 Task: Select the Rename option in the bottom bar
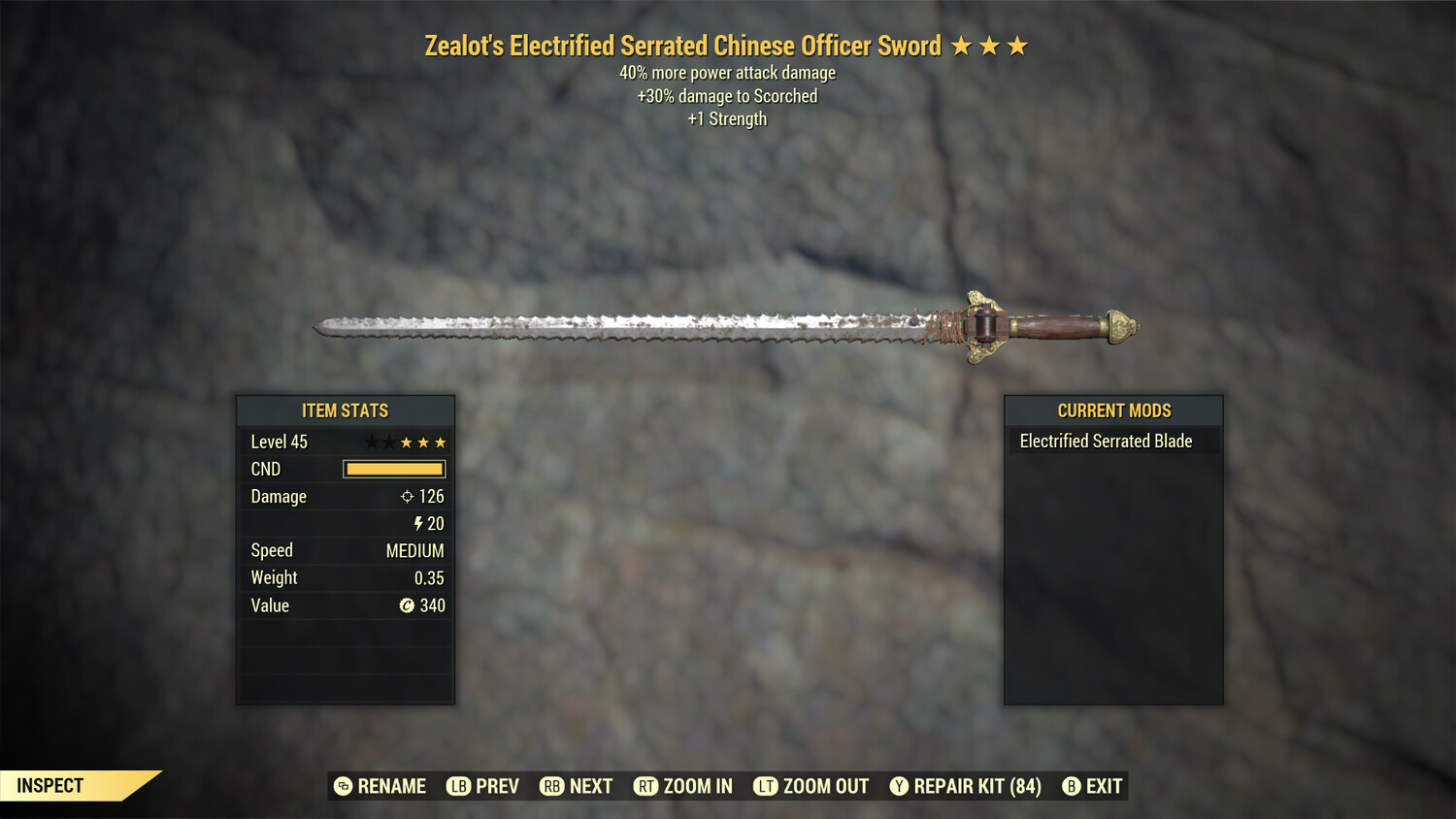pos(381,786)
